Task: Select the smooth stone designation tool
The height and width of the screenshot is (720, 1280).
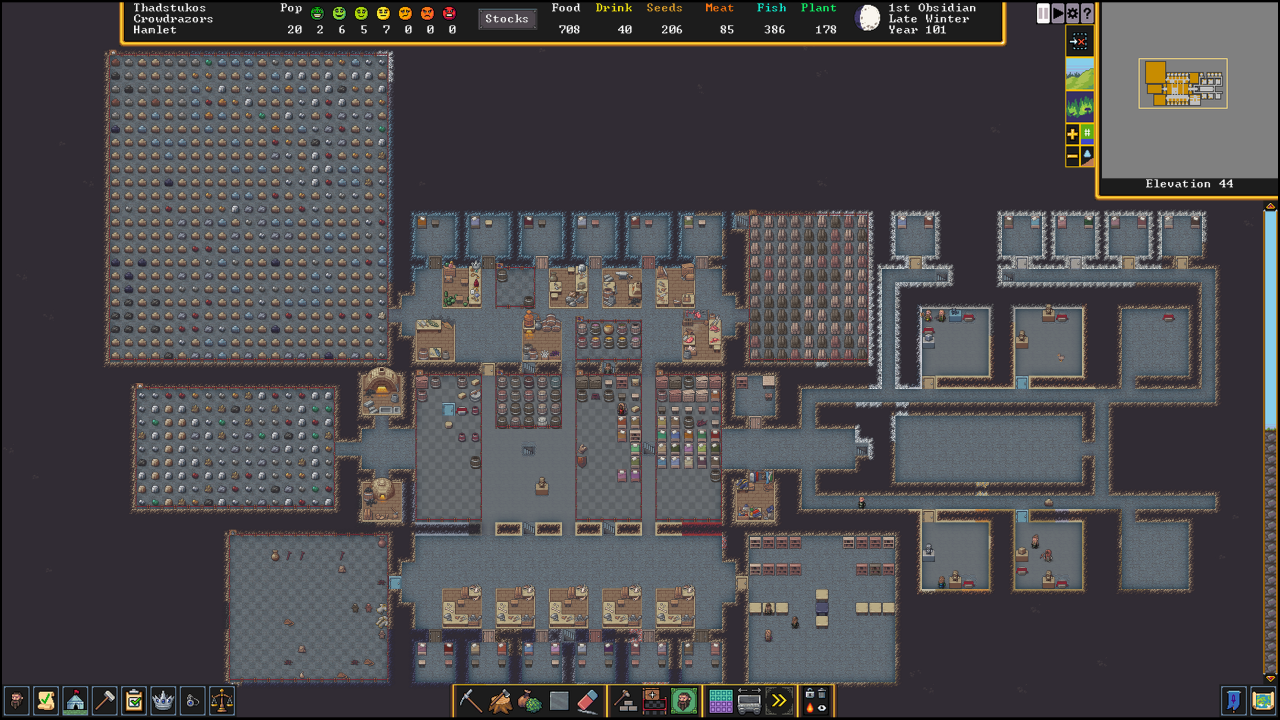Action: 558,700
